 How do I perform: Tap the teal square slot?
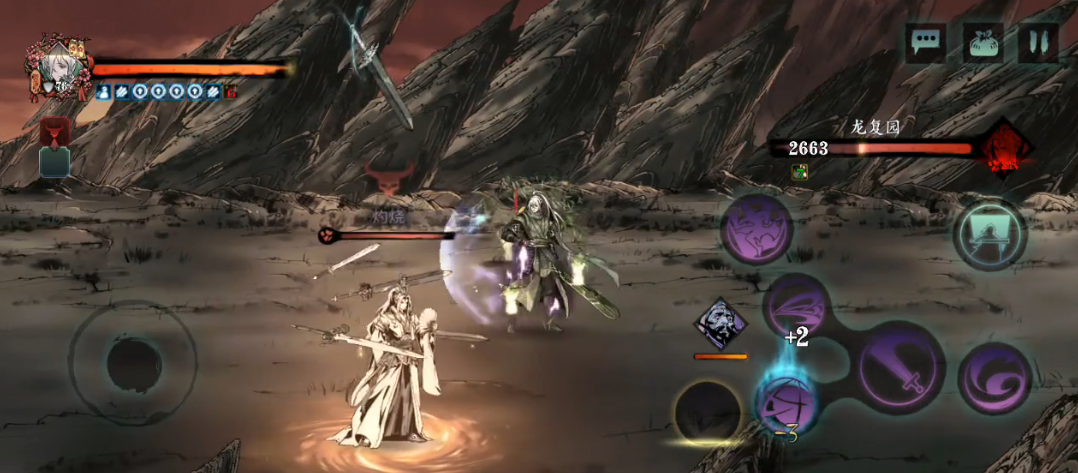[x=54, y=162]
